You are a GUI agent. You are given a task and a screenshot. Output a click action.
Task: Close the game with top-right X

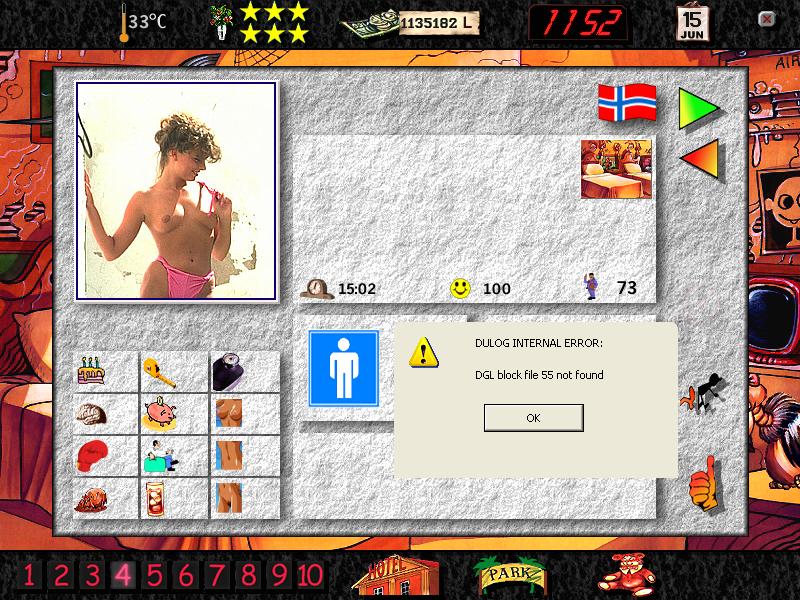767,19
